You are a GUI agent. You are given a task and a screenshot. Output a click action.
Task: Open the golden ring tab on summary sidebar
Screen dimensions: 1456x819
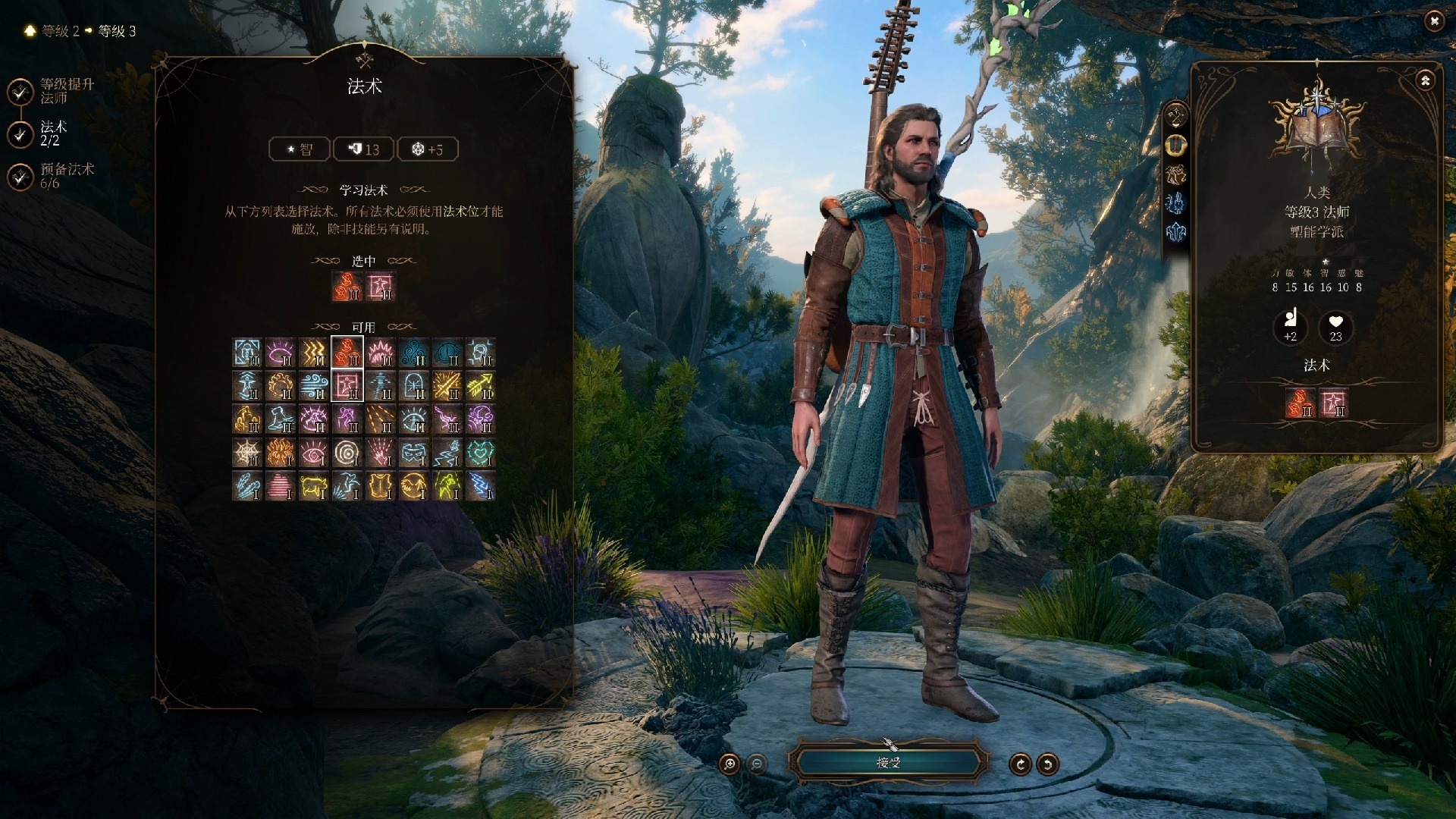(x=1176, y=145)
